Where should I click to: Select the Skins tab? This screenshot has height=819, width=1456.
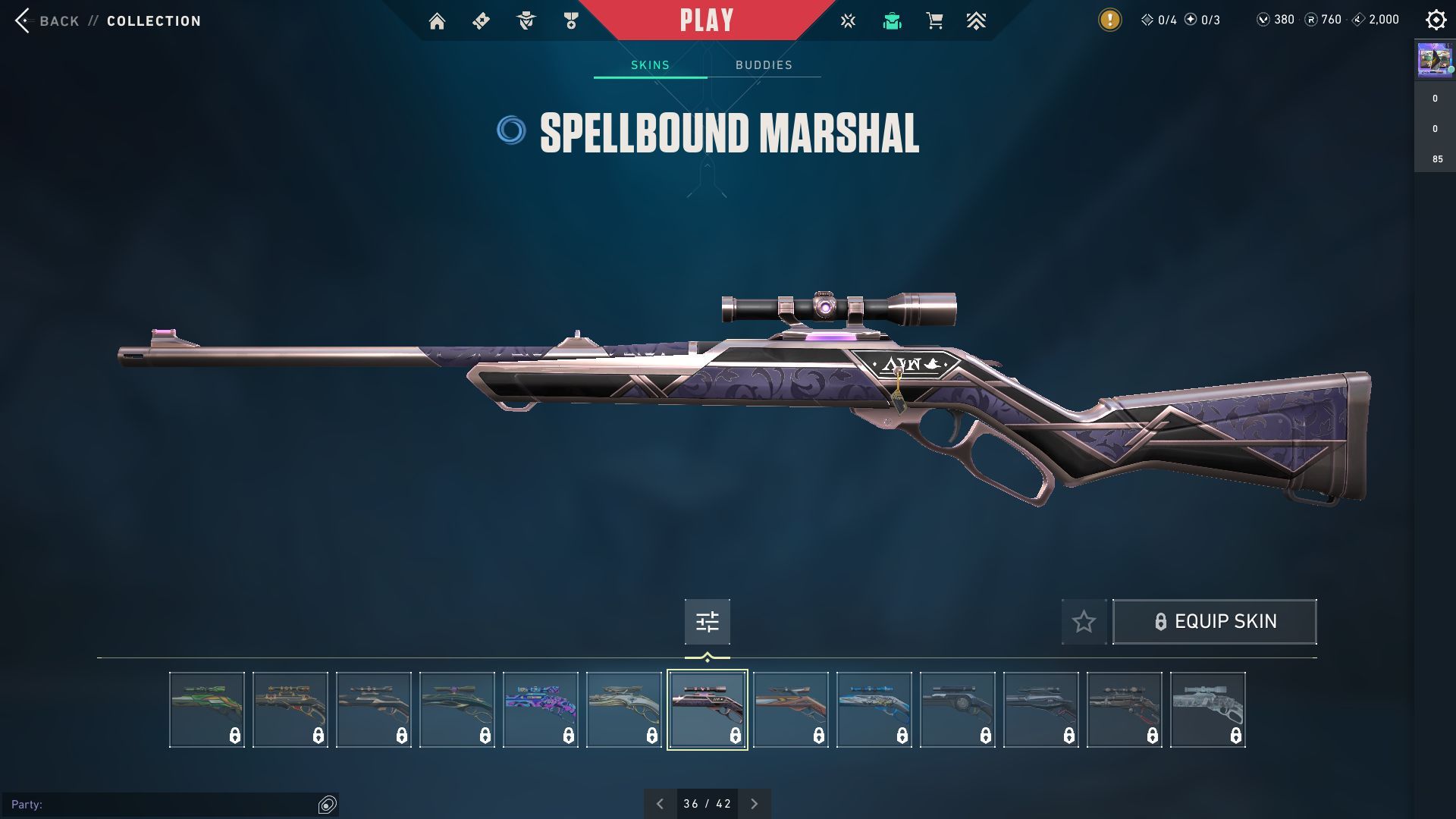(650, 65)
